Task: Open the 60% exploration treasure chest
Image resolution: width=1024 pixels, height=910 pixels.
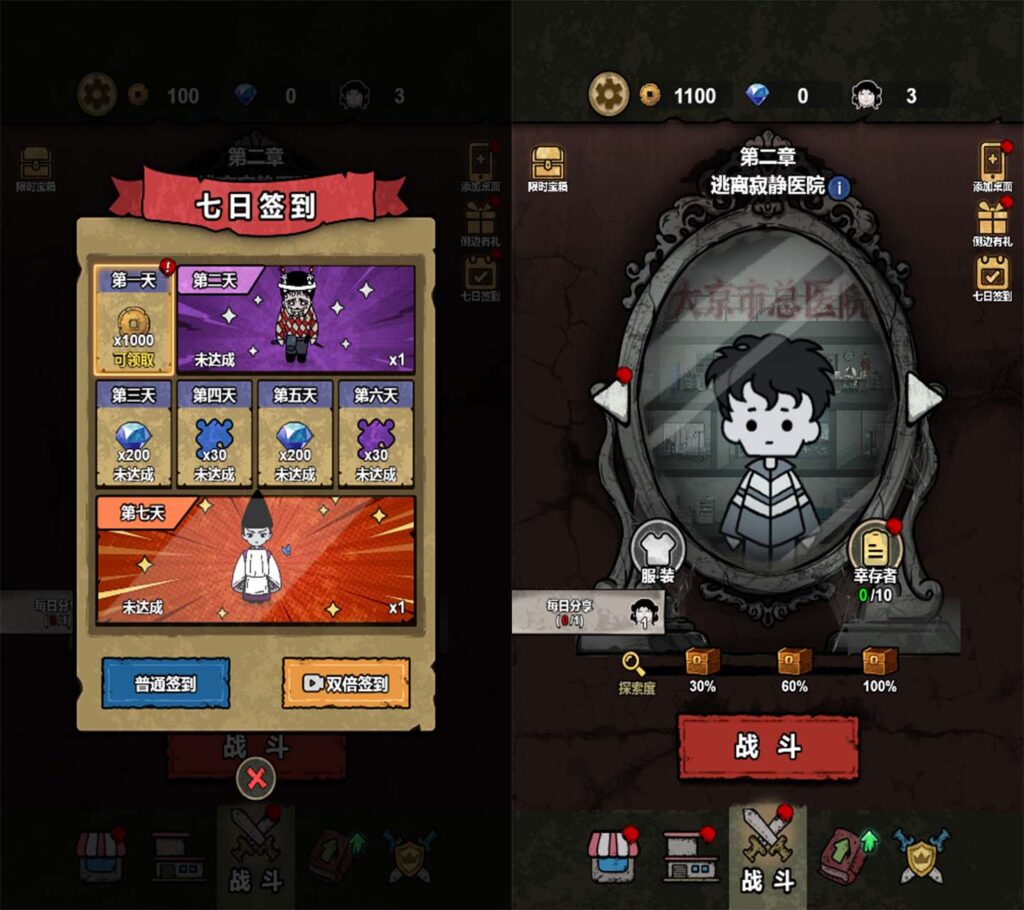Action: (795, 661)
